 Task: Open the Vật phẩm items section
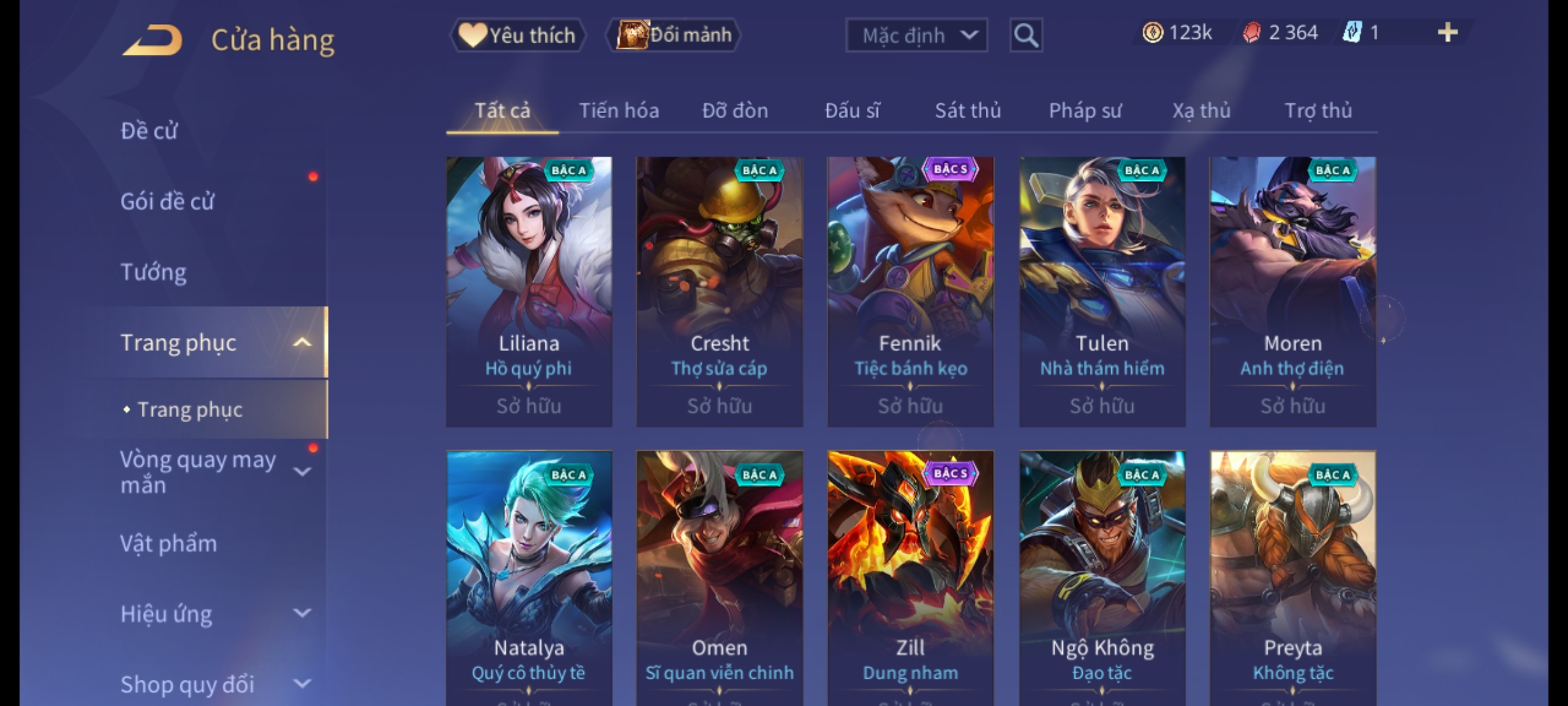pyautogui.click(x=169, y=544)
